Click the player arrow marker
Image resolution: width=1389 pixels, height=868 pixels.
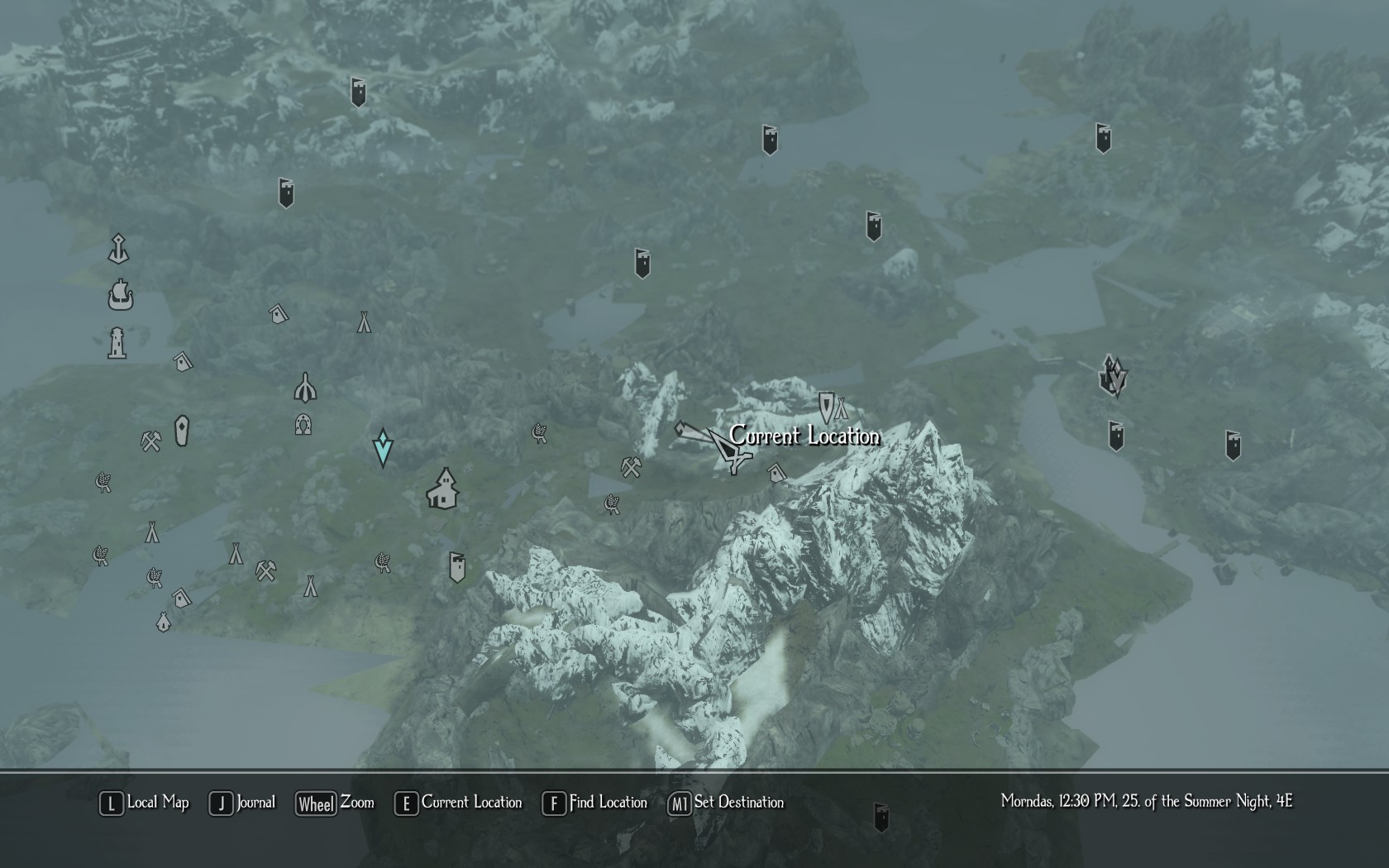click(x=726, y=449)
